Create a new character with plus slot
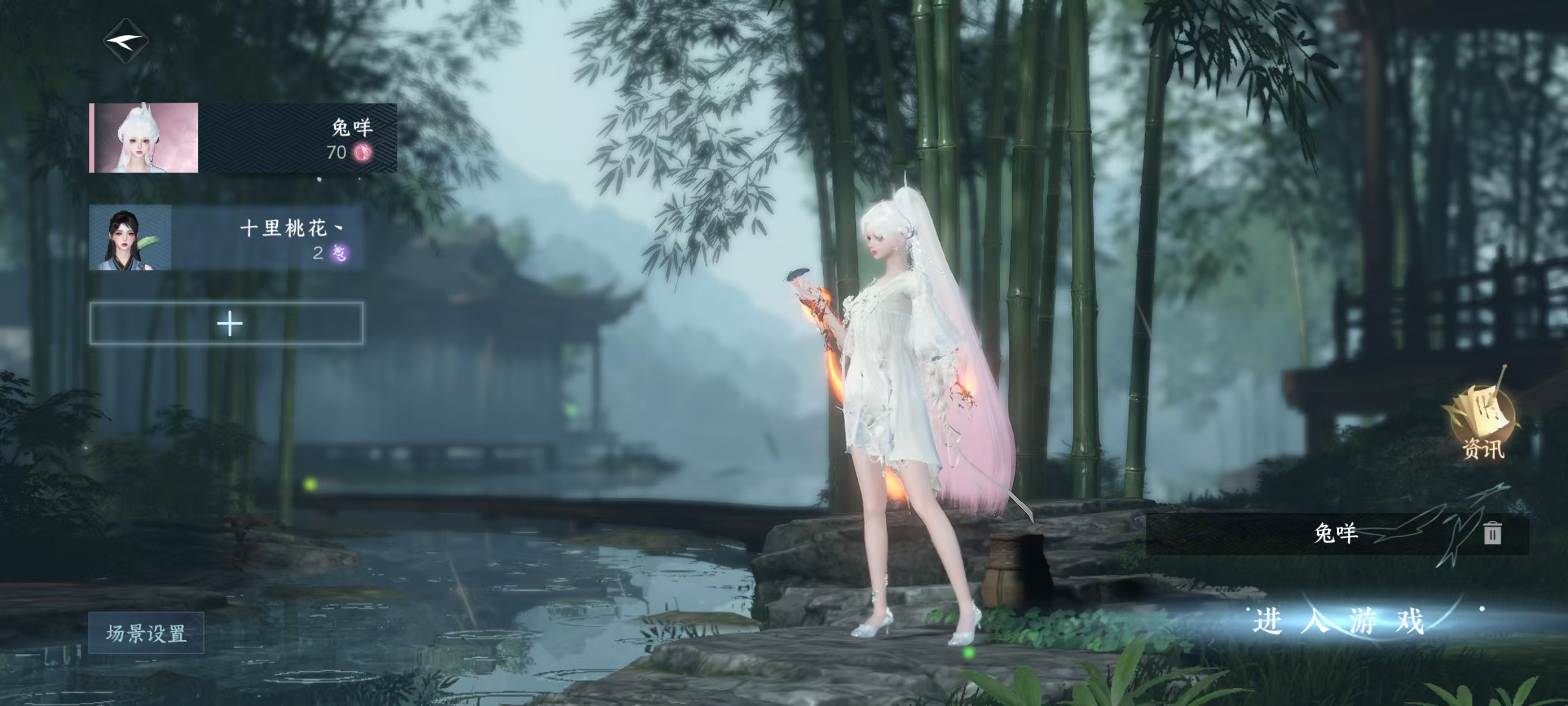Viewport: 1568px width, 706px height. 227,323
